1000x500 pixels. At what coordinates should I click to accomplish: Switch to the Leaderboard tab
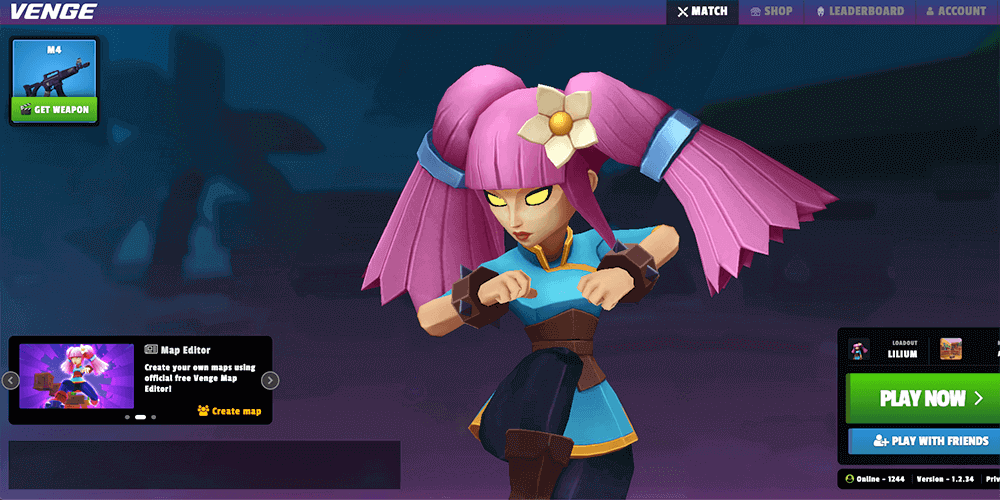[x=860, y=12]
